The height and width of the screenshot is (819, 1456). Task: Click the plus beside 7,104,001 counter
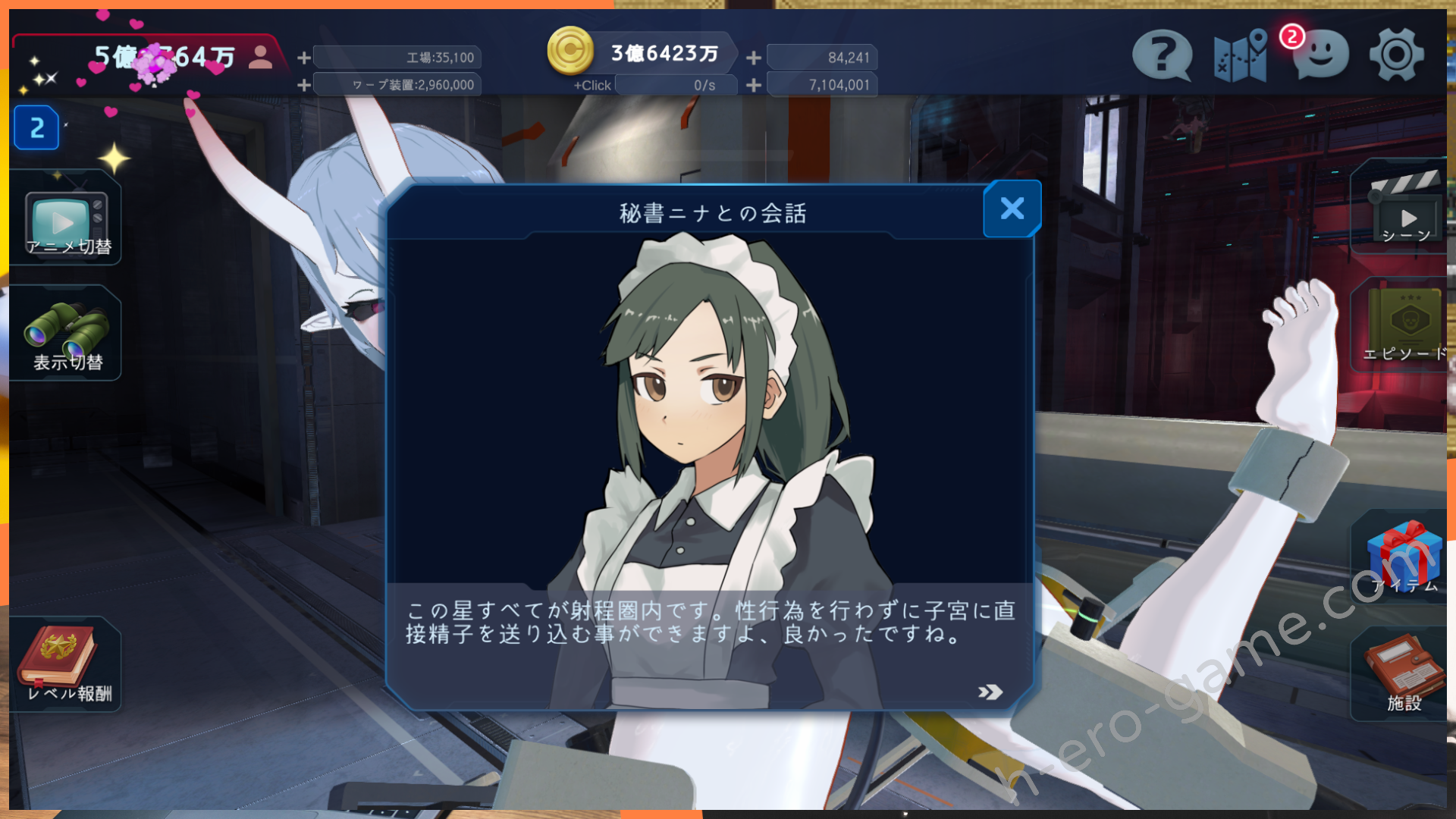tap(754, 85)
